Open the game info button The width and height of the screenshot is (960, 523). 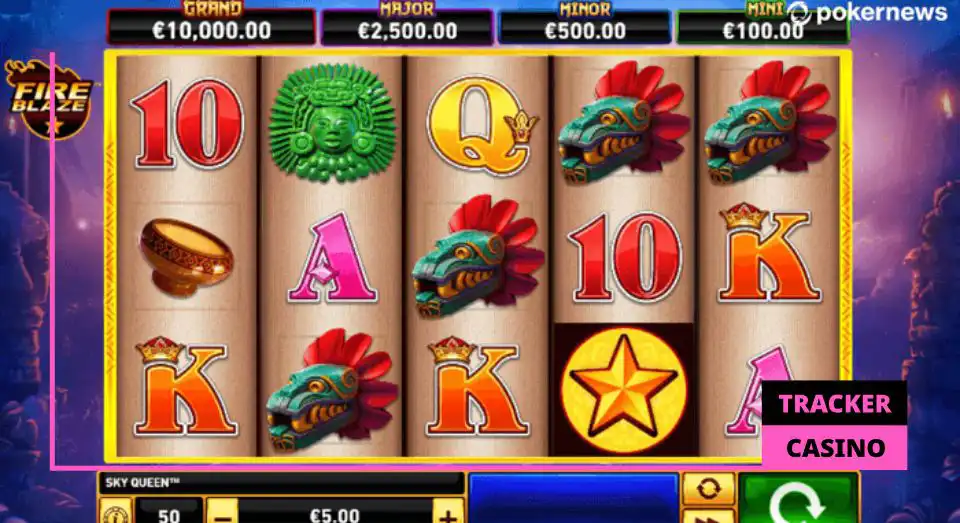(113, 515)
